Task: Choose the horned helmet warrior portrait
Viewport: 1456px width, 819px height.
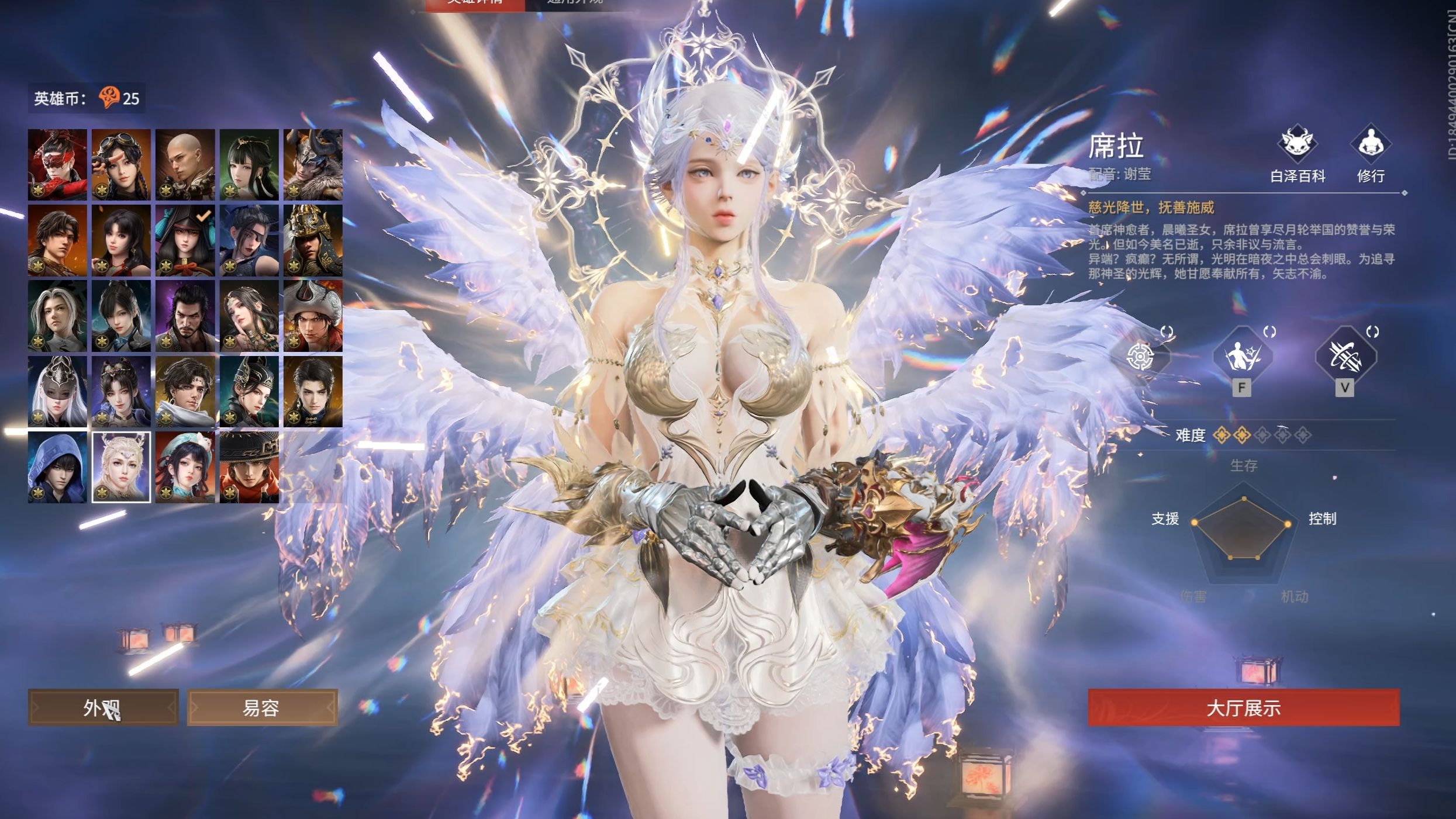Action: [313, 165]
